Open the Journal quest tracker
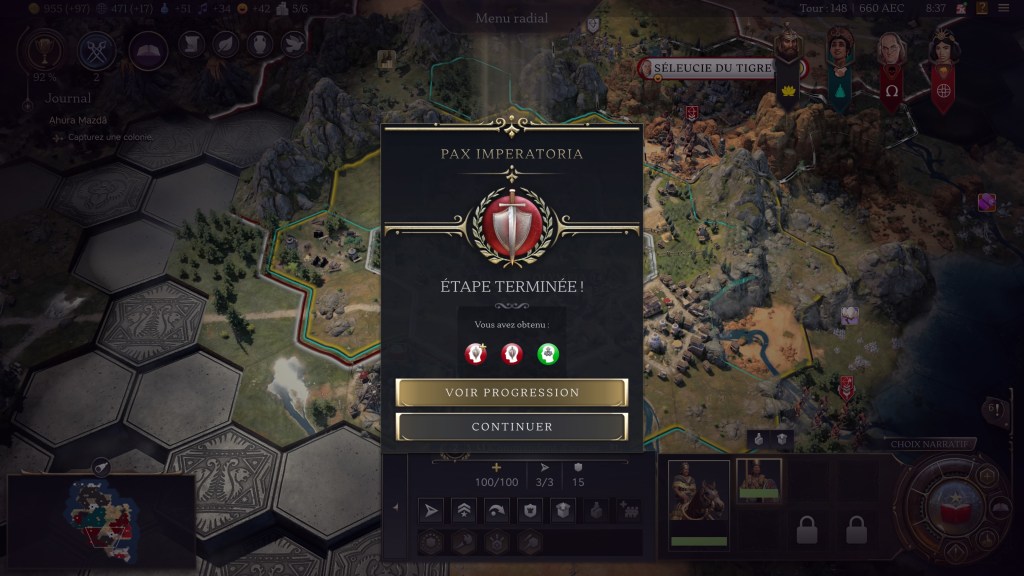1024x576 pixels. pyautogui.click(x=68, y=98)
